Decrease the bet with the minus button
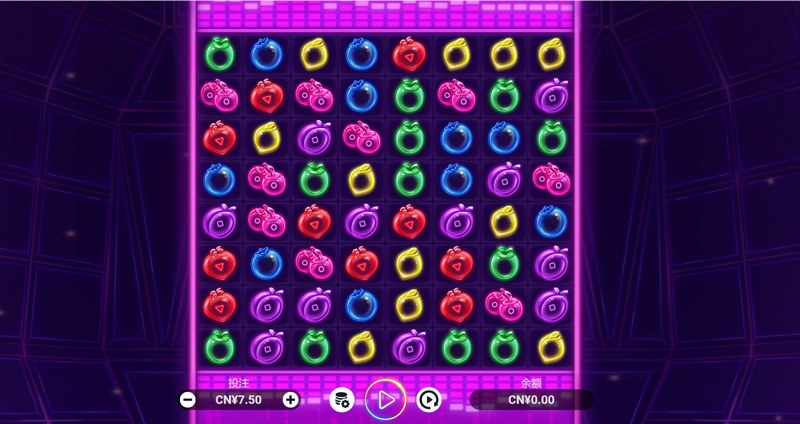800x424 pixels. [188, 400]
